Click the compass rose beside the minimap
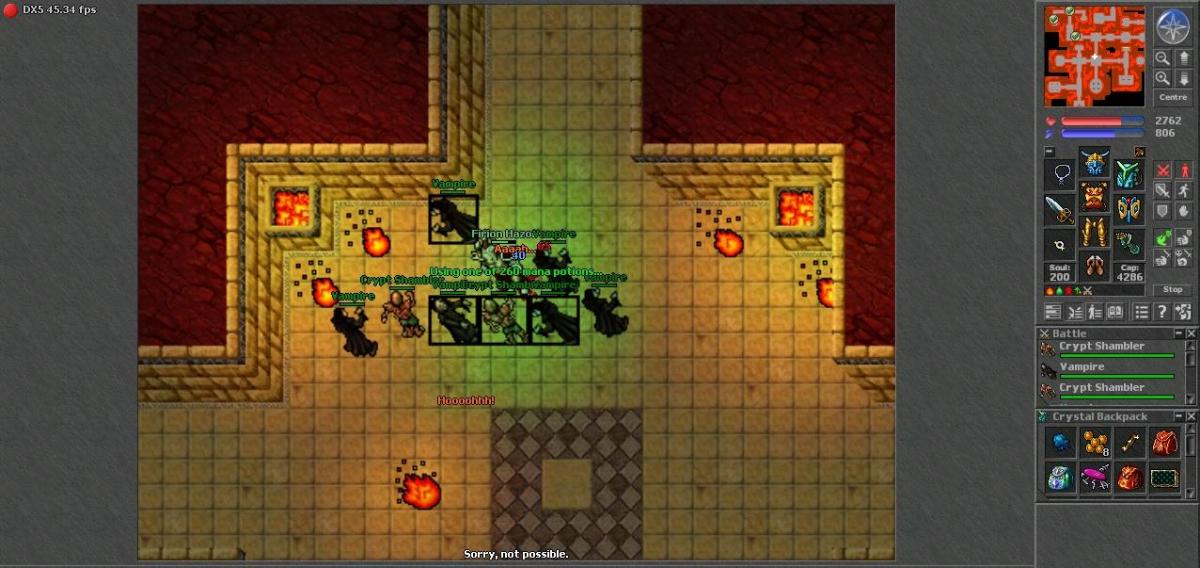This screenshot has height=568, width=1200. point(1171,26)
